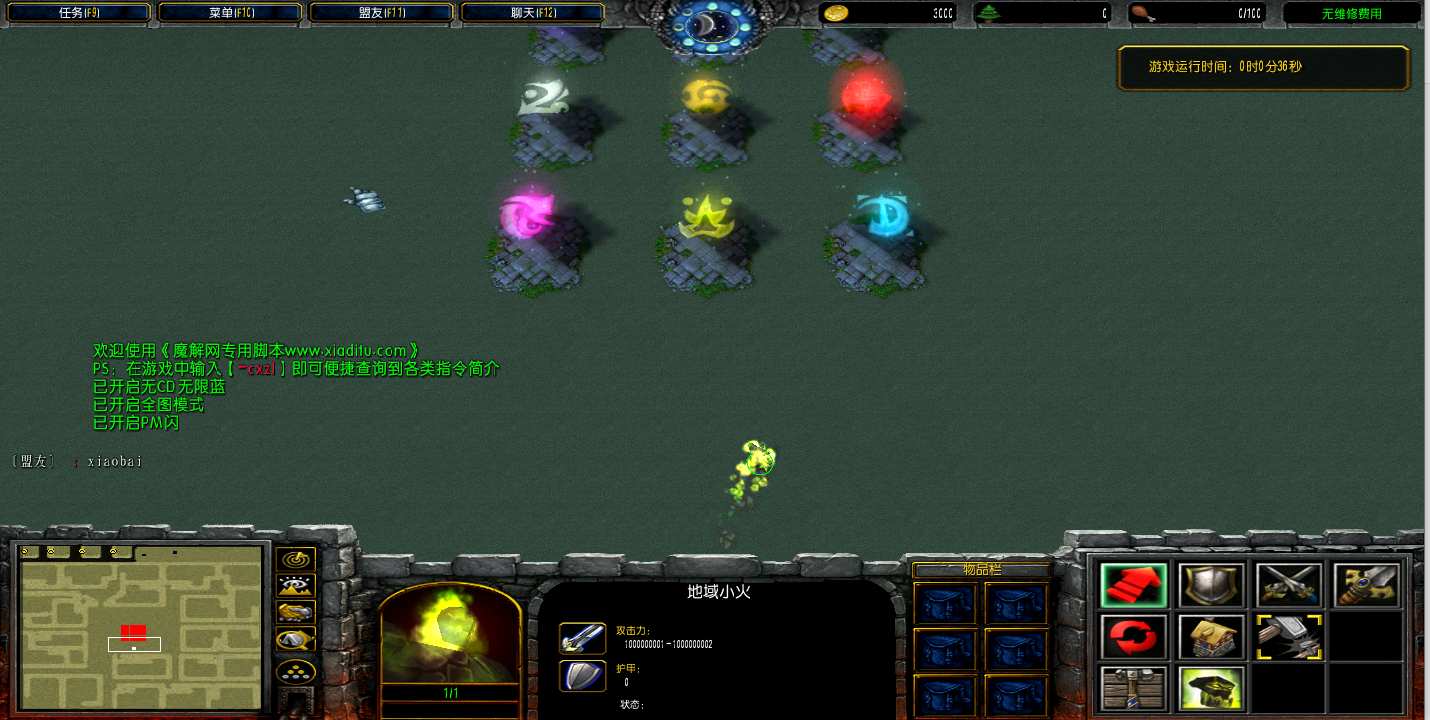Screen dimensions: 1430x720
Task: Toggle minimap ally color mode gauntlet button
Action: coord(296,612)
